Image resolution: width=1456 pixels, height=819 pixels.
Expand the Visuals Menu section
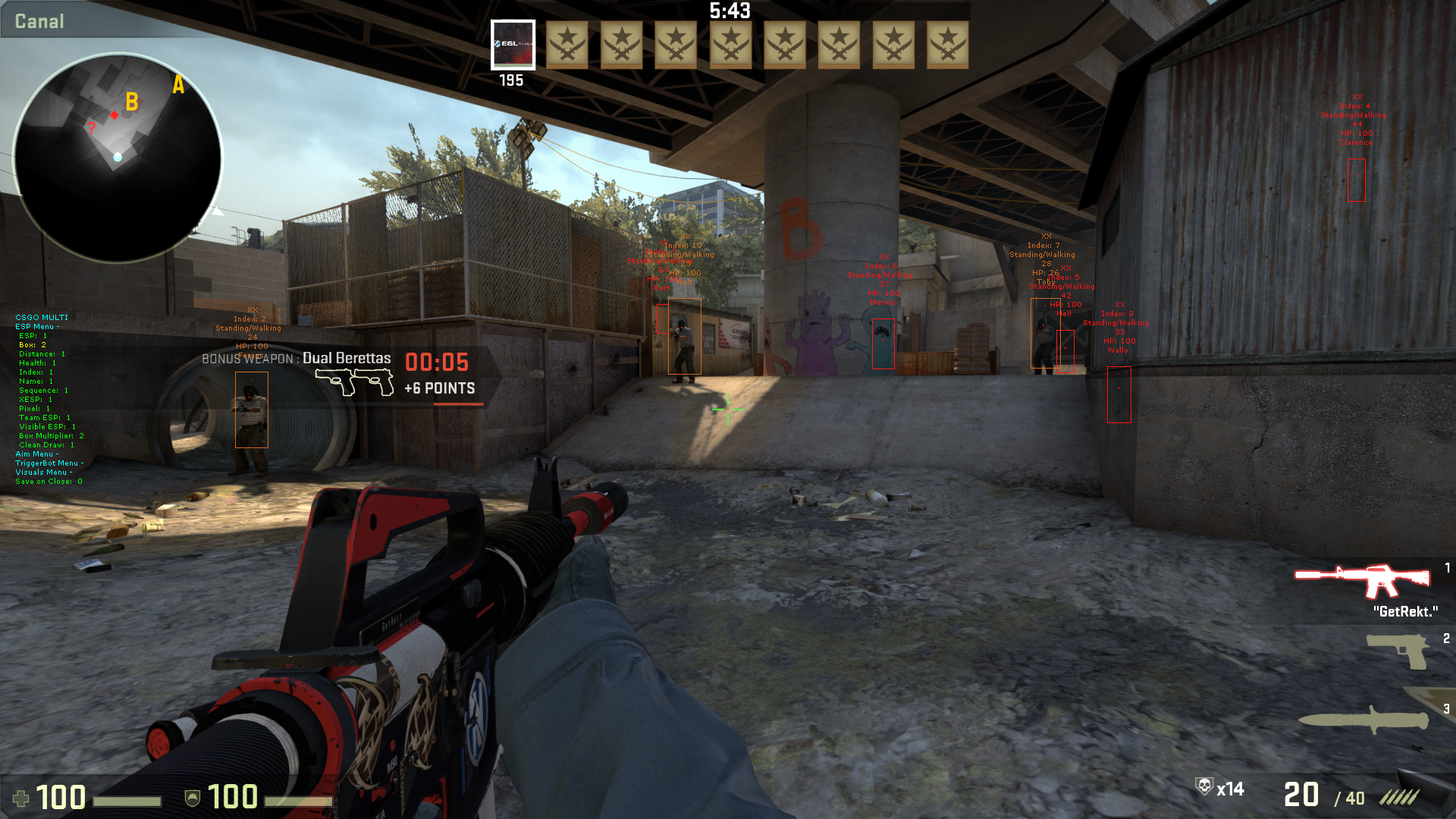pyautogui.click(x=44, y=472)
